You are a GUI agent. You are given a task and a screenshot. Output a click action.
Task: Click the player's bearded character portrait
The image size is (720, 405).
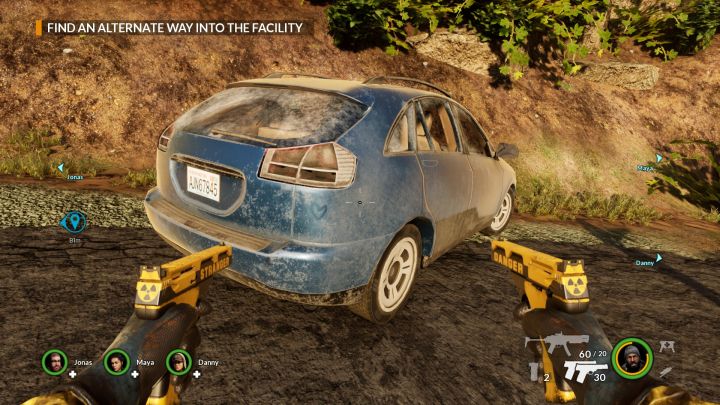click(632, 357)
